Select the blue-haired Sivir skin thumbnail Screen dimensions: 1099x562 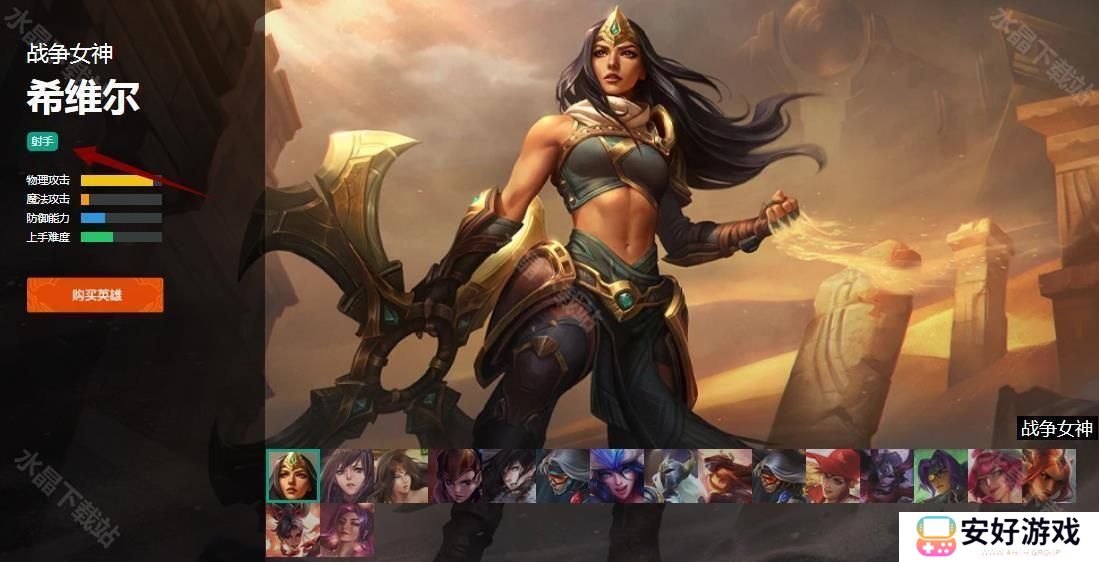pos(617,475)
